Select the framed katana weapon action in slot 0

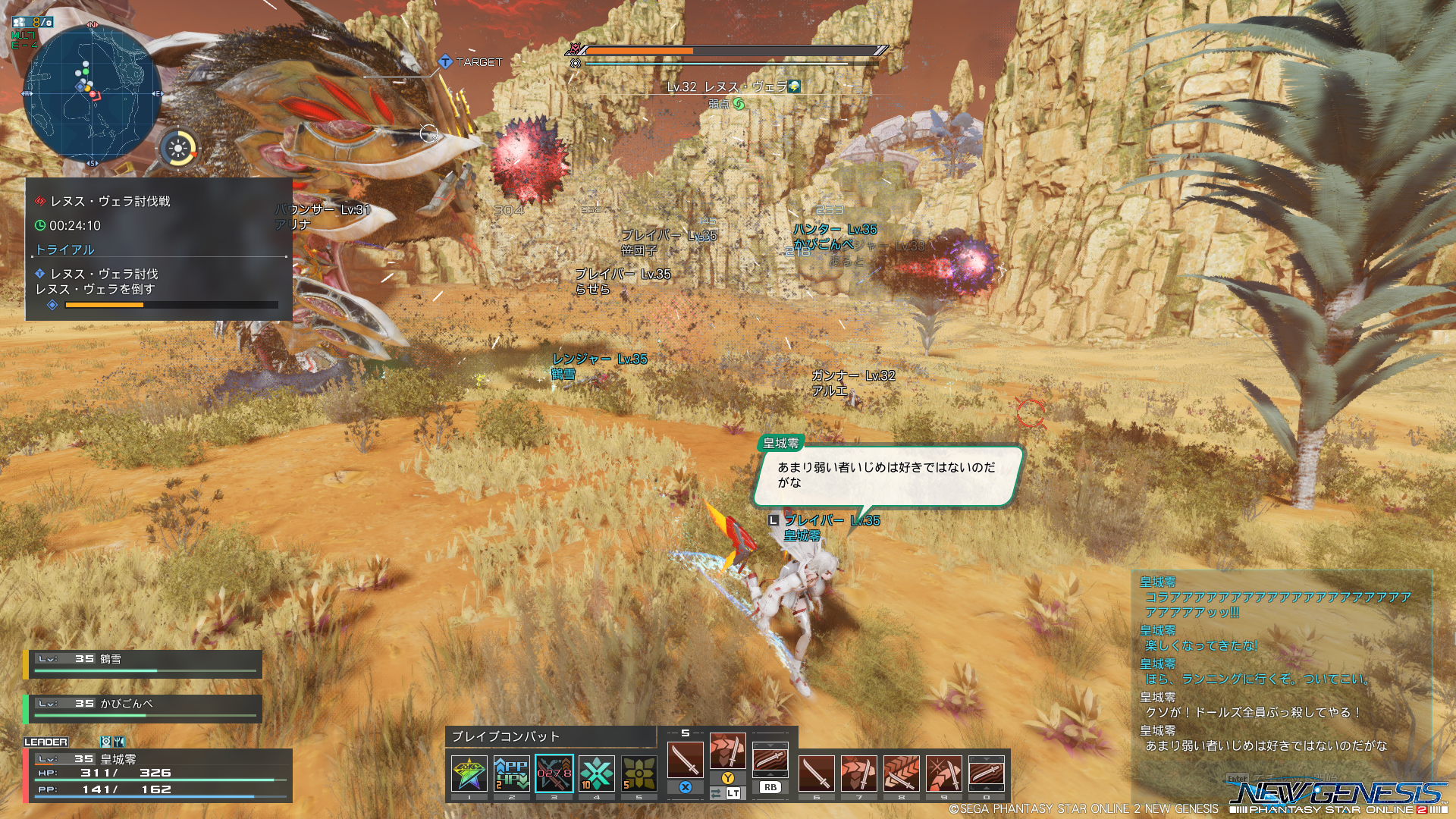click(x=987, y=773)
